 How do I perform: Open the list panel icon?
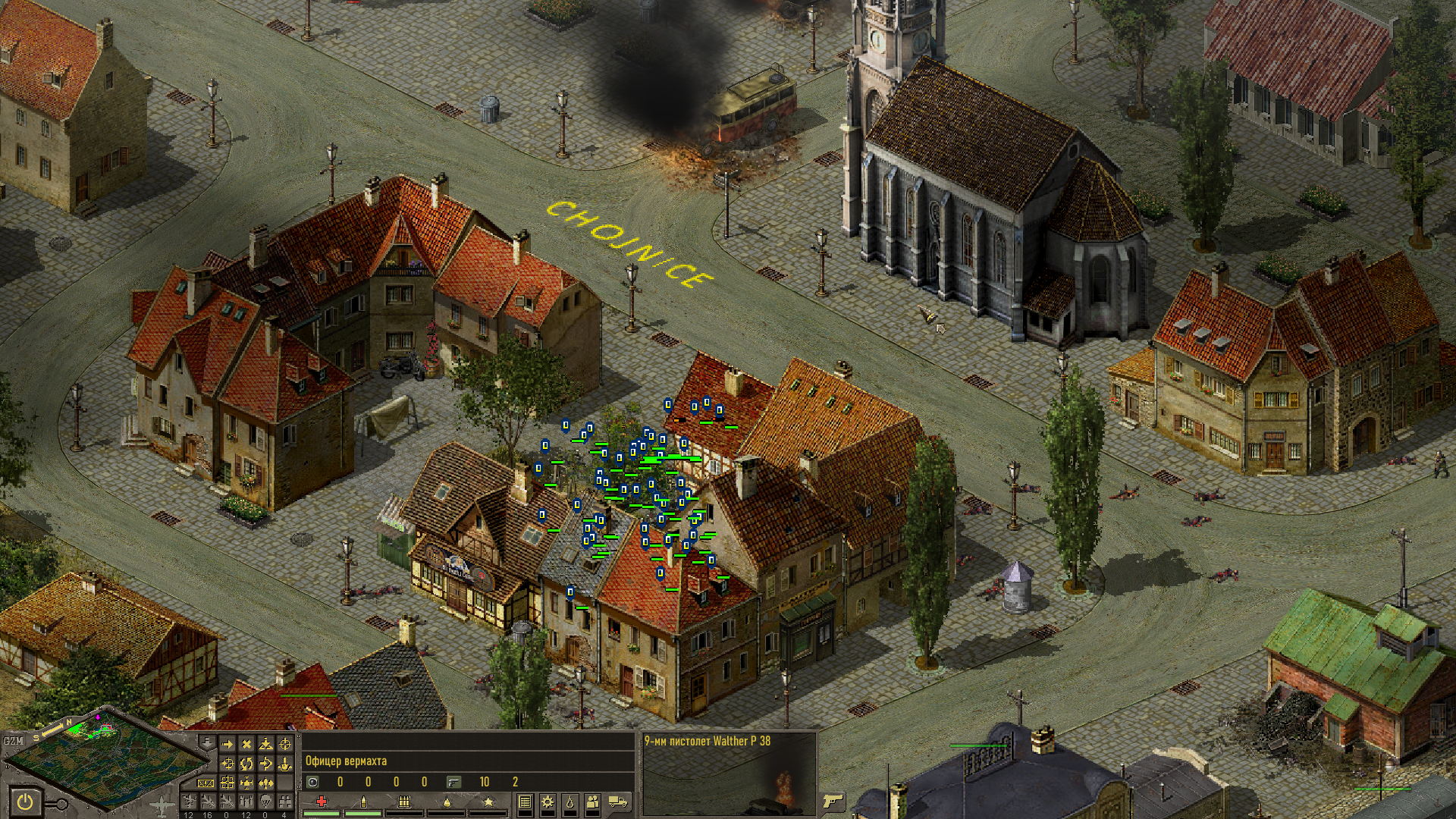pos(525,802)
